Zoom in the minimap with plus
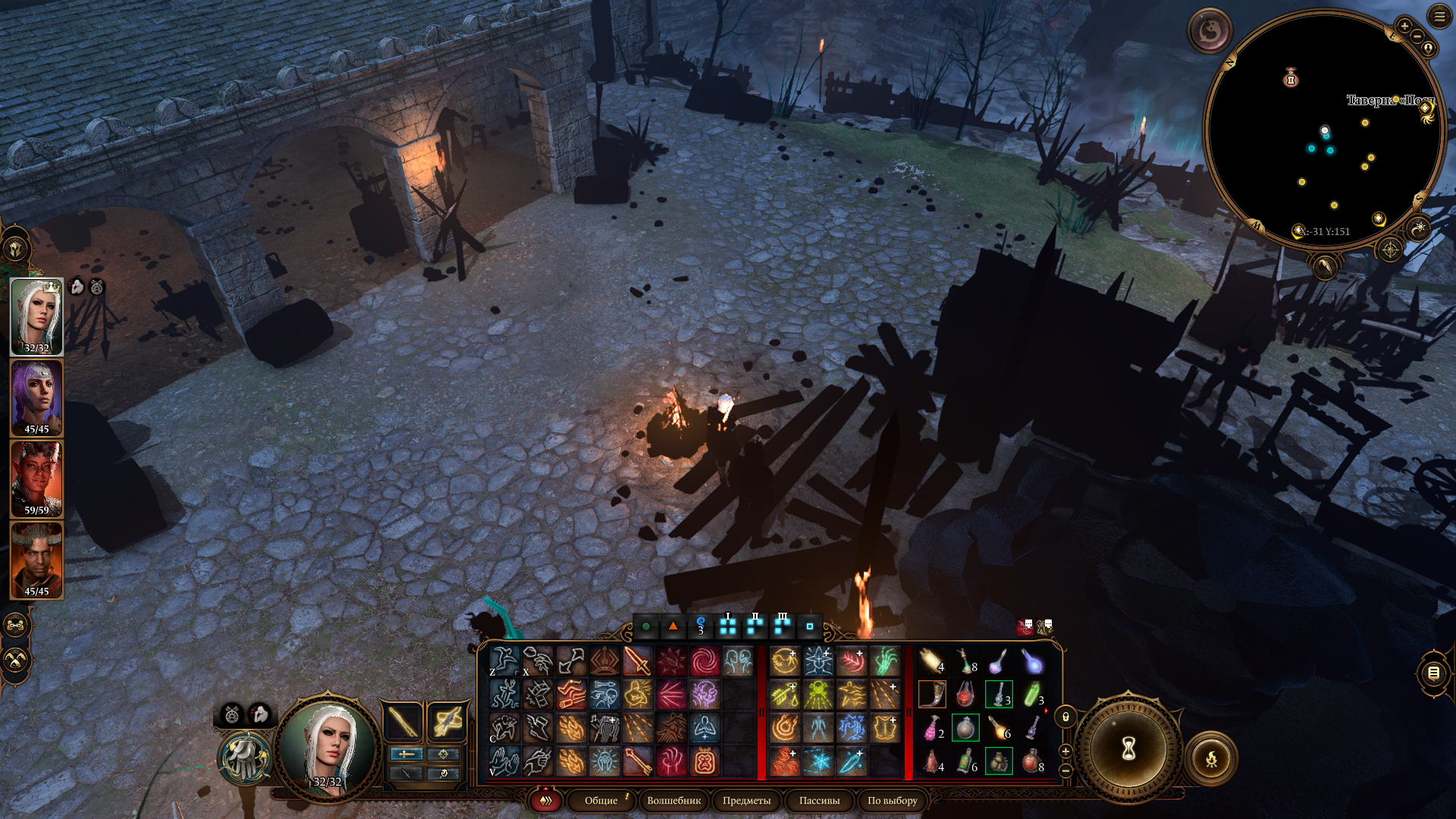Screen dimensions: 1456x819 tap(1404, 26)
